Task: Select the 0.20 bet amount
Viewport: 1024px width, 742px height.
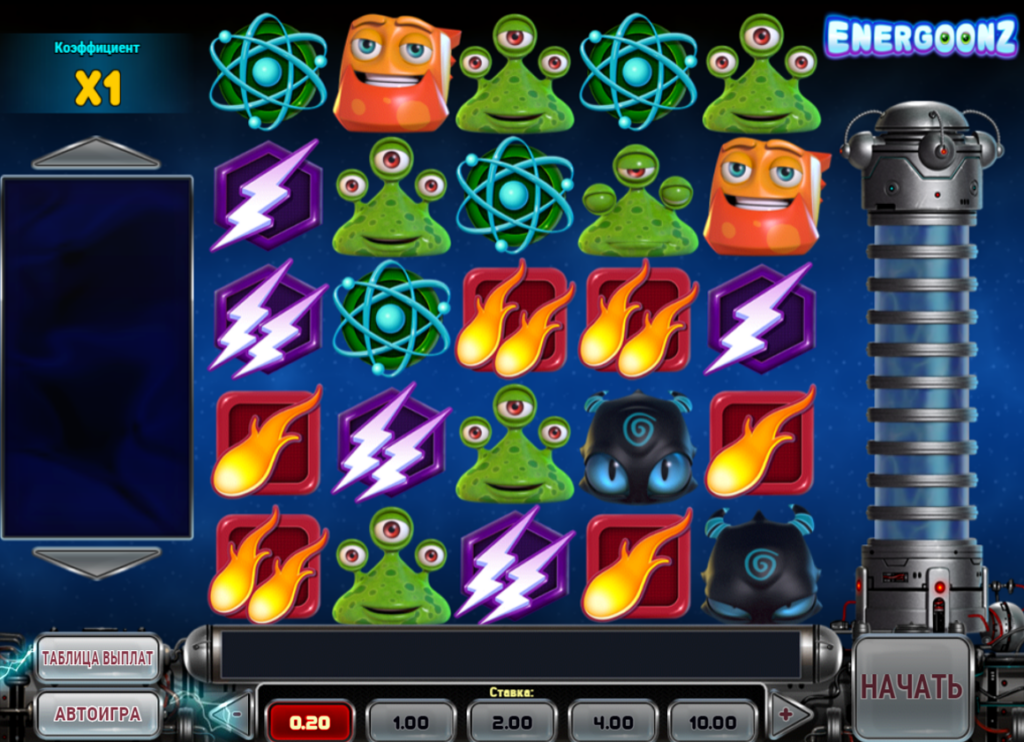Action: coord(310,721)
